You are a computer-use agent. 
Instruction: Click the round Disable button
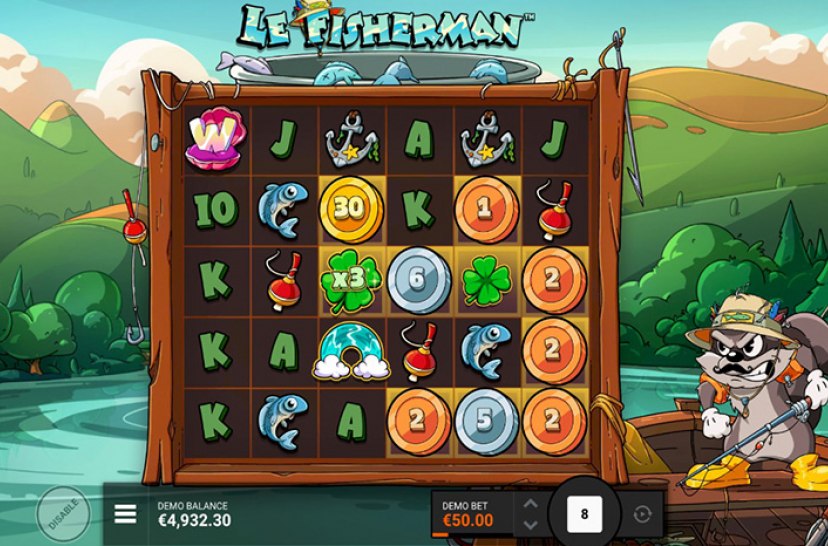[x=63, y=515]
